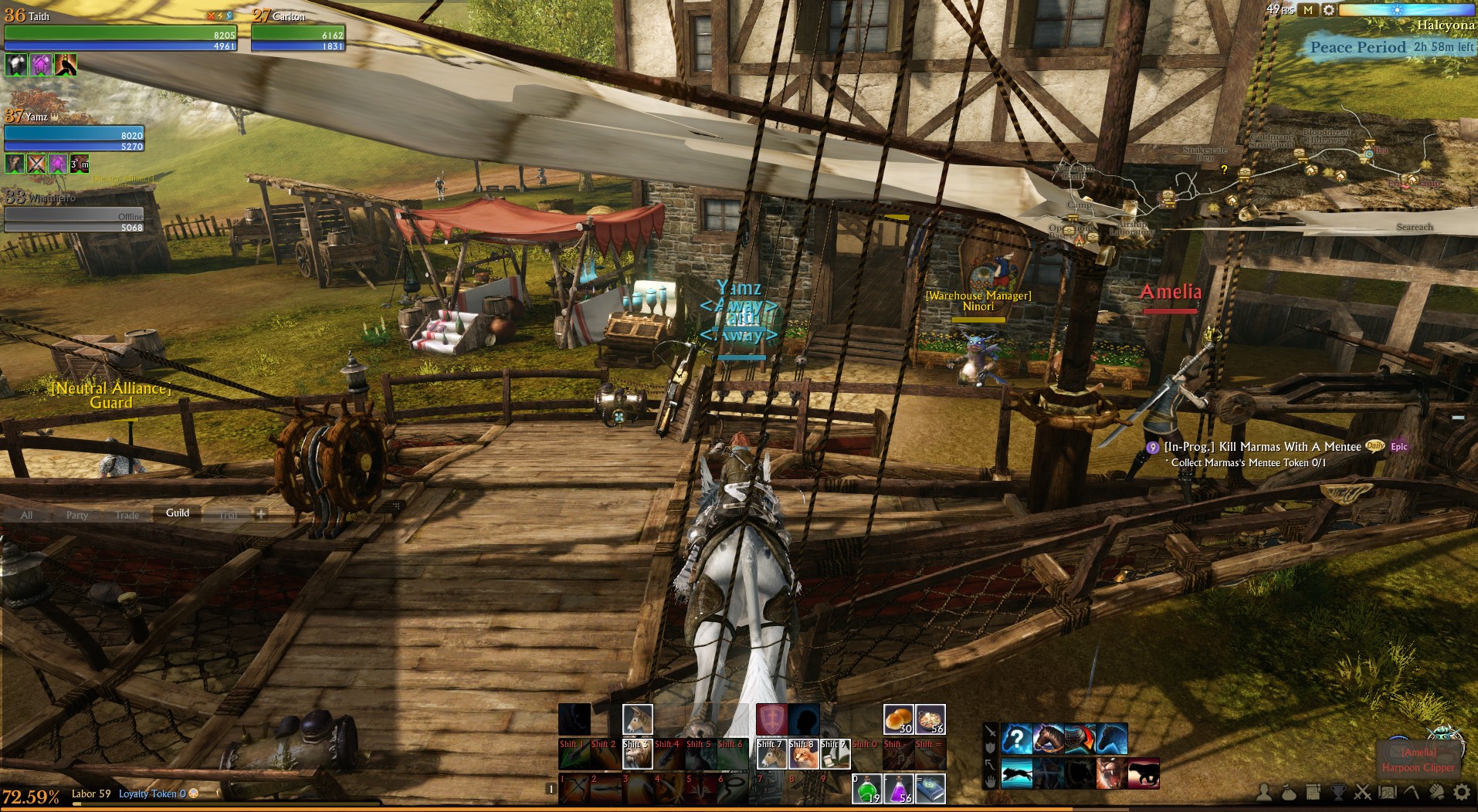This screenshot has width=1478, height=812.
Task: Open the map with the M button
Action: tap(1308, 10)
